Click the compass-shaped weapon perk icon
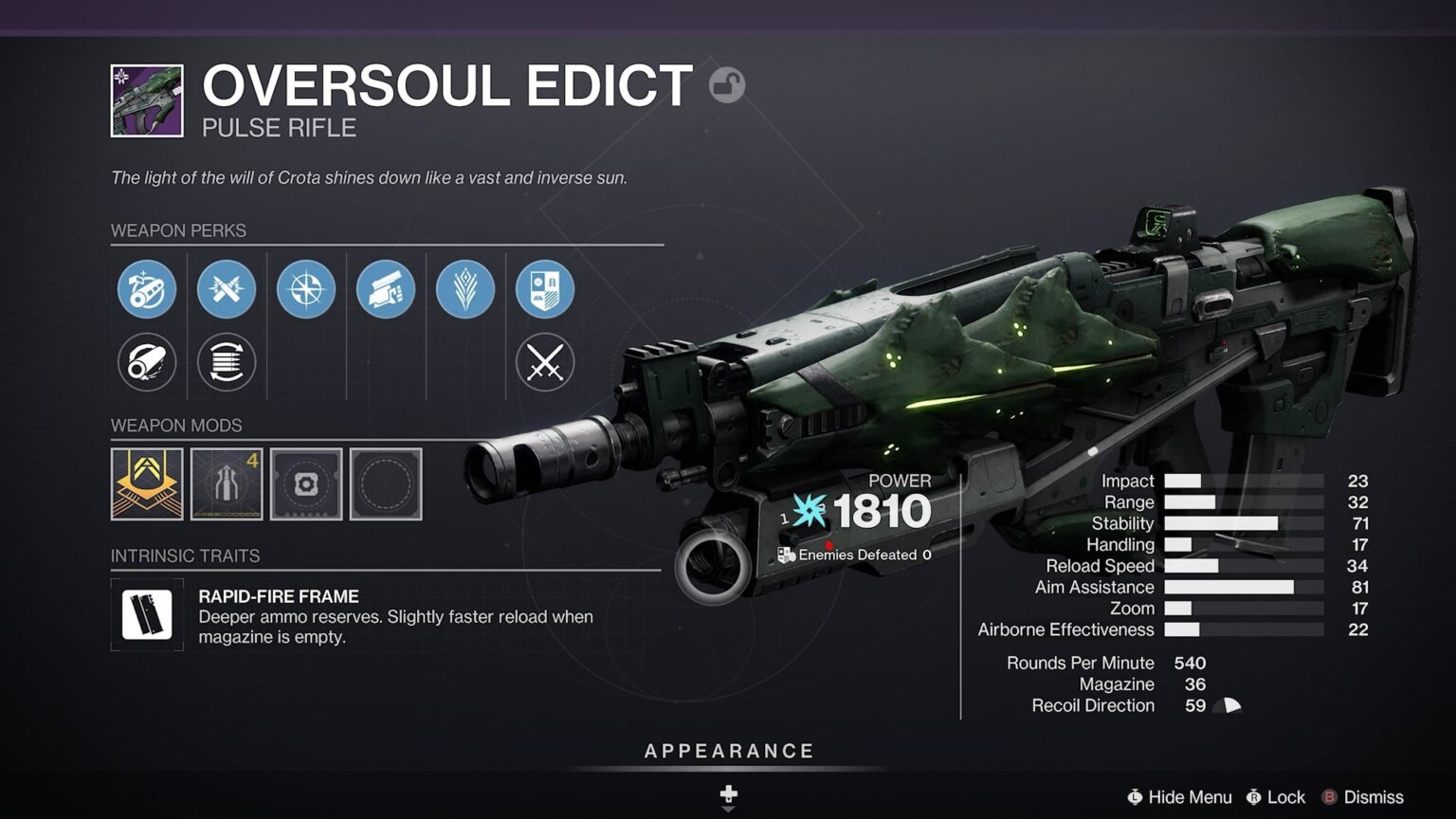This screenshot has height=819, width=1456. [305, 290]
